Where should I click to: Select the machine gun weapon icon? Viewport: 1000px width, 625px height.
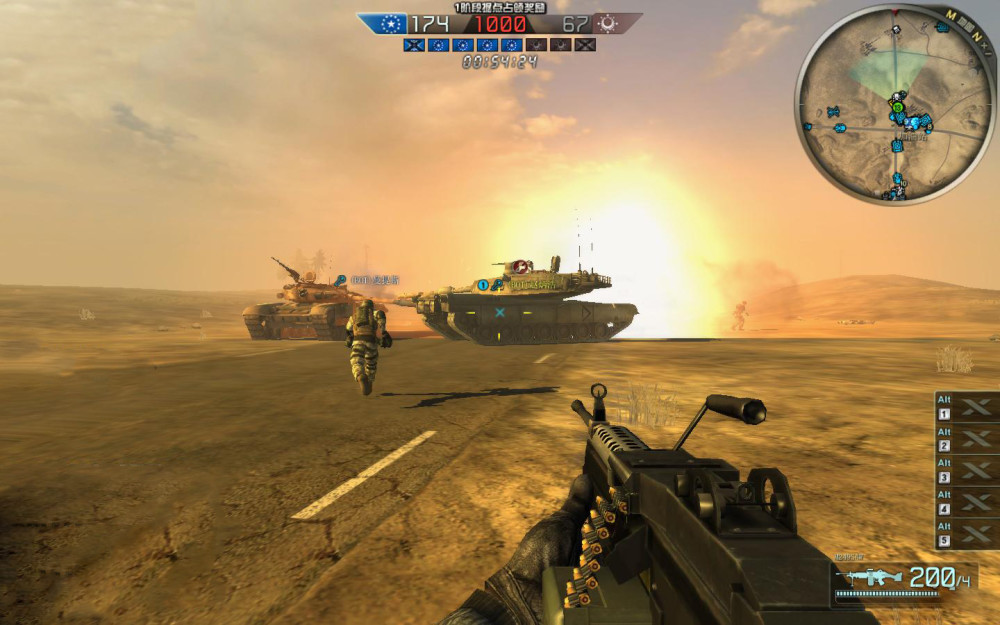coord(868,577)
